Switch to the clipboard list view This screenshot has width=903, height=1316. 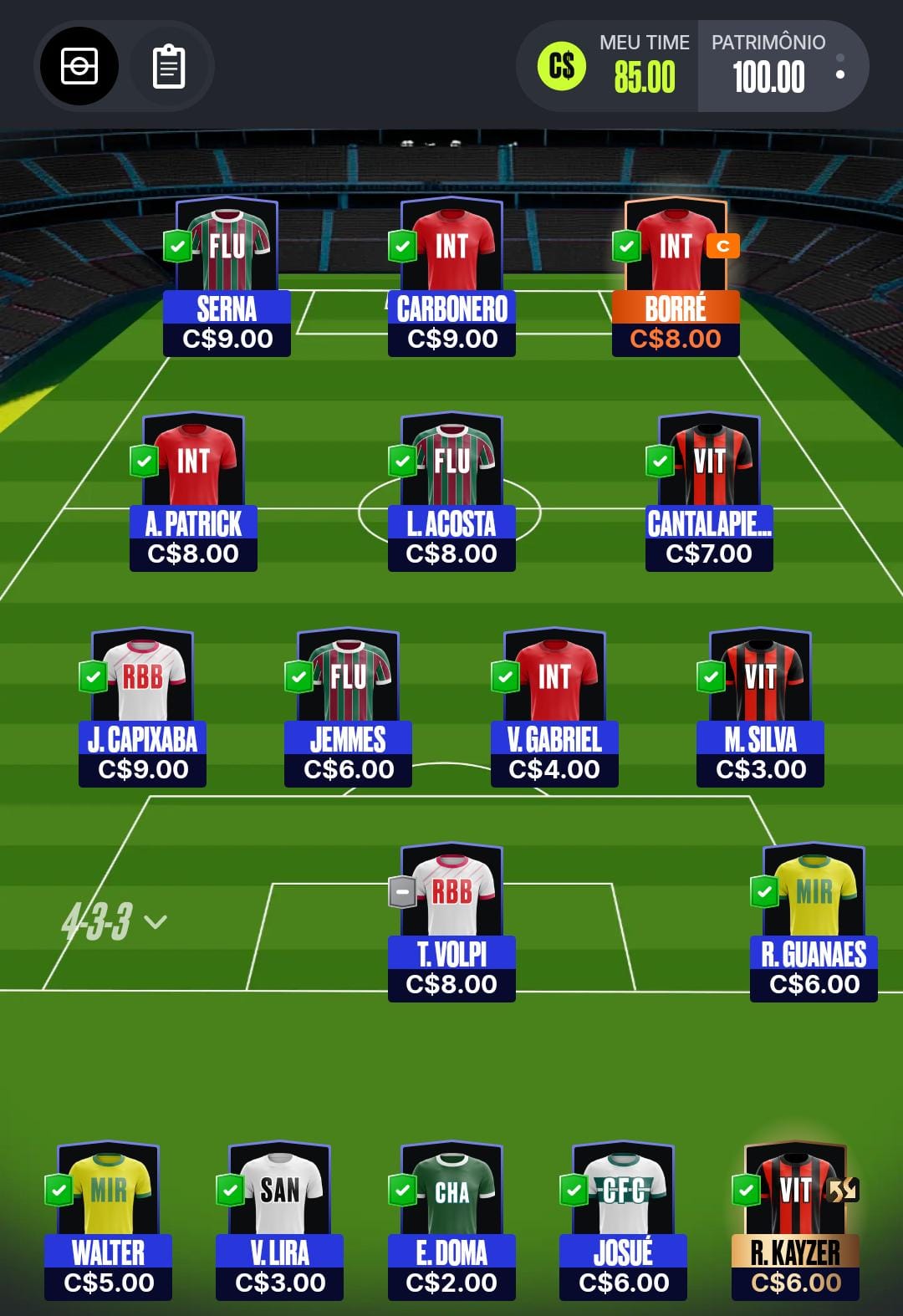tap(168, 67)
